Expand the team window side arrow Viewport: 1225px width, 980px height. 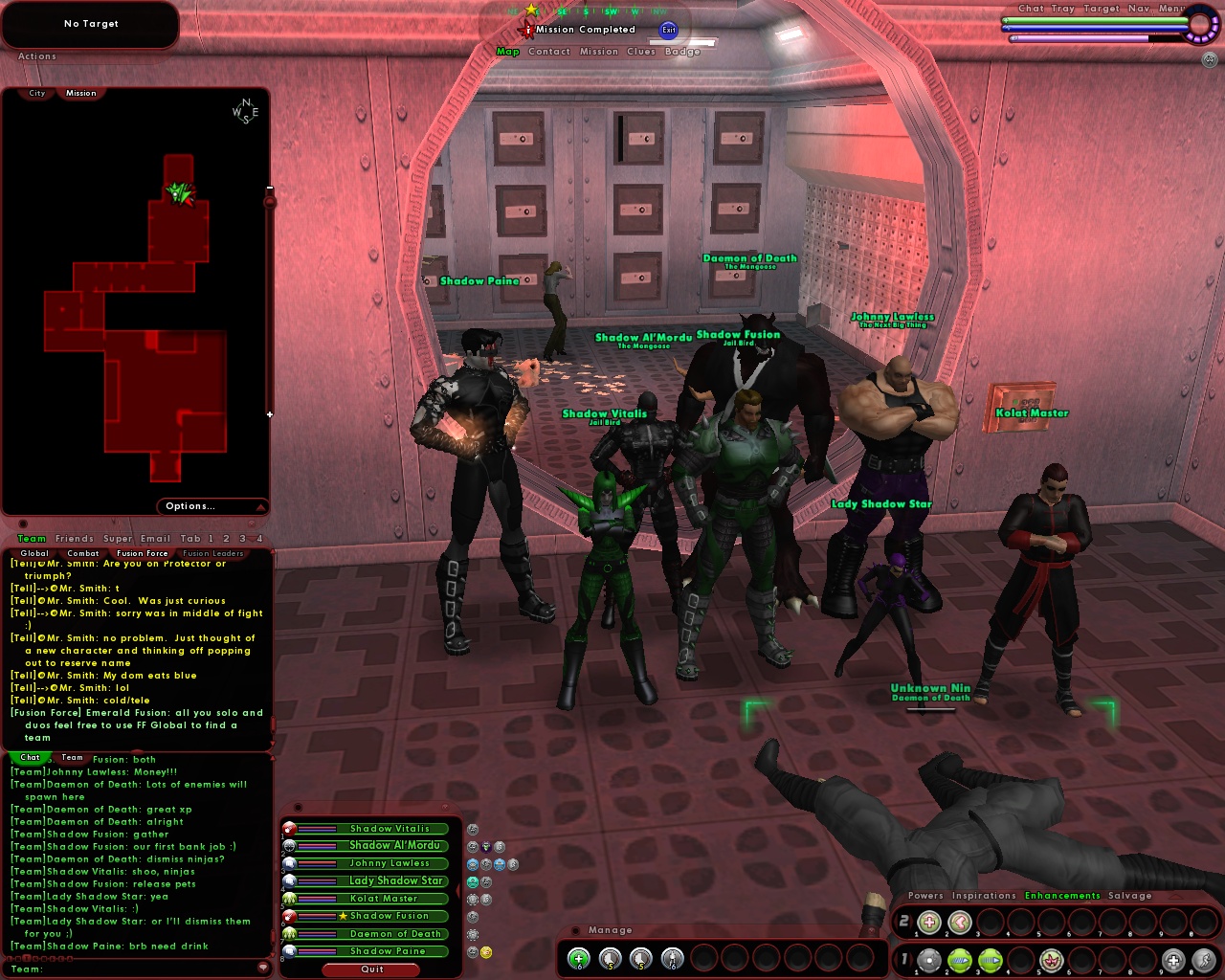pyautogui.click(x=457, y=889)
